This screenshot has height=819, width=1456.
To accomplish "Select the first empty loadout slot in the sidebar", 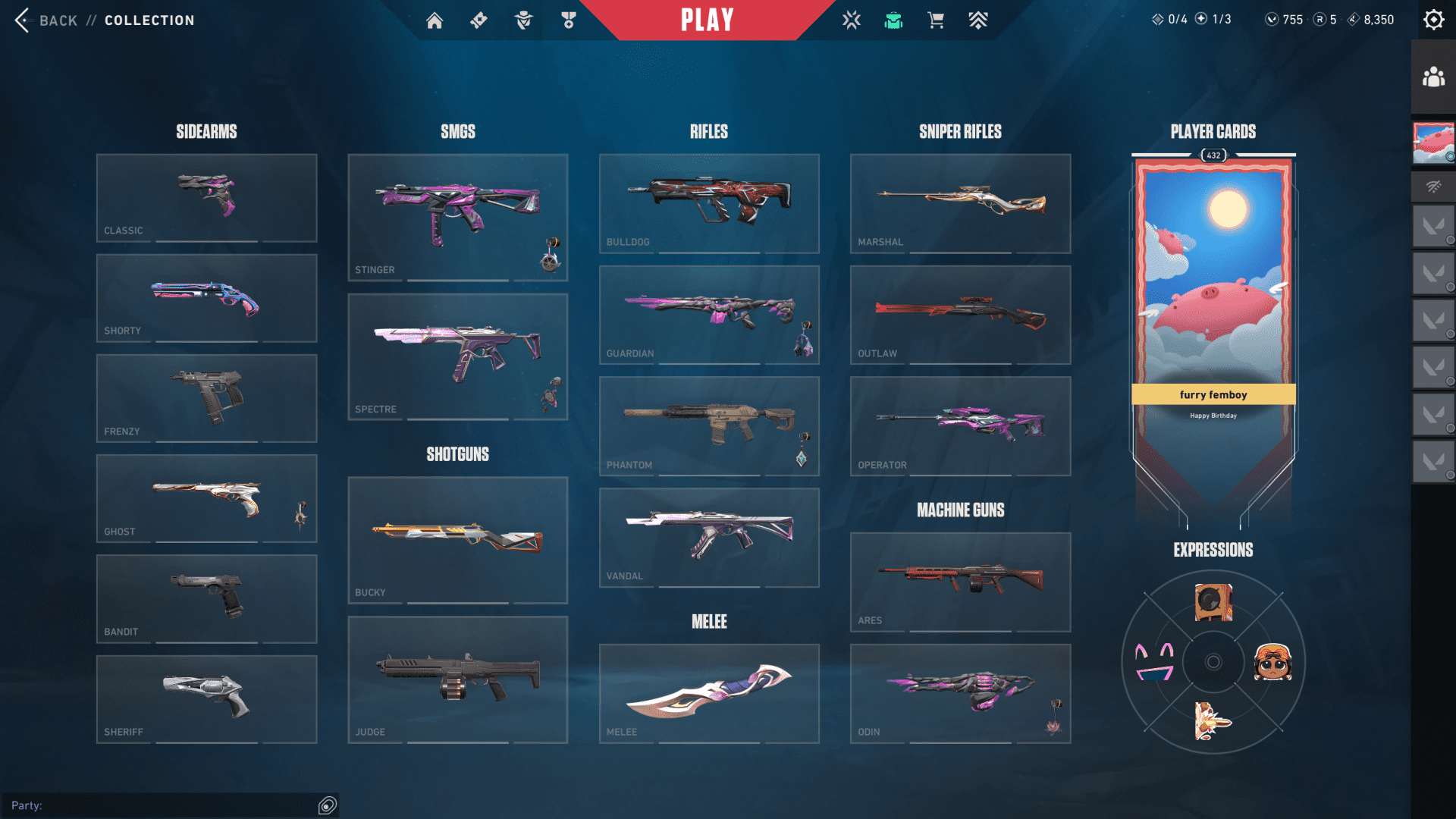I will (1432, 226).
